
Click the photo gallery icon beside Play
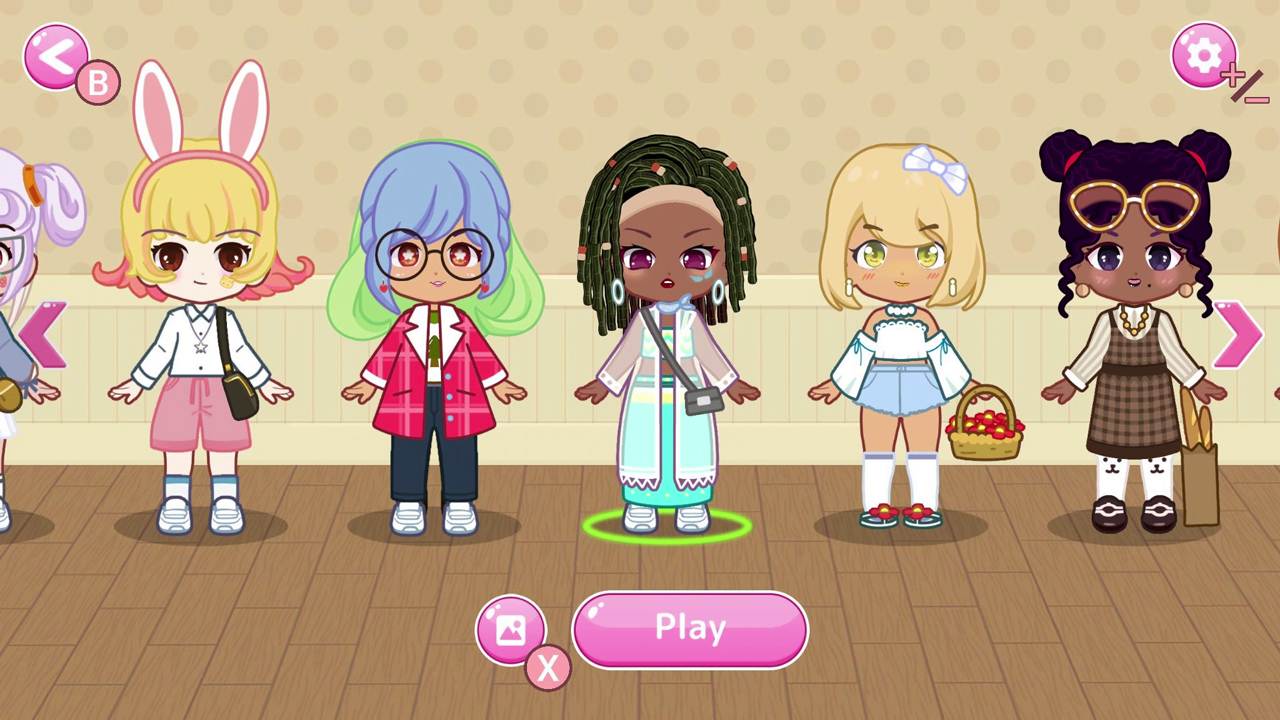(x=513, y=630)
